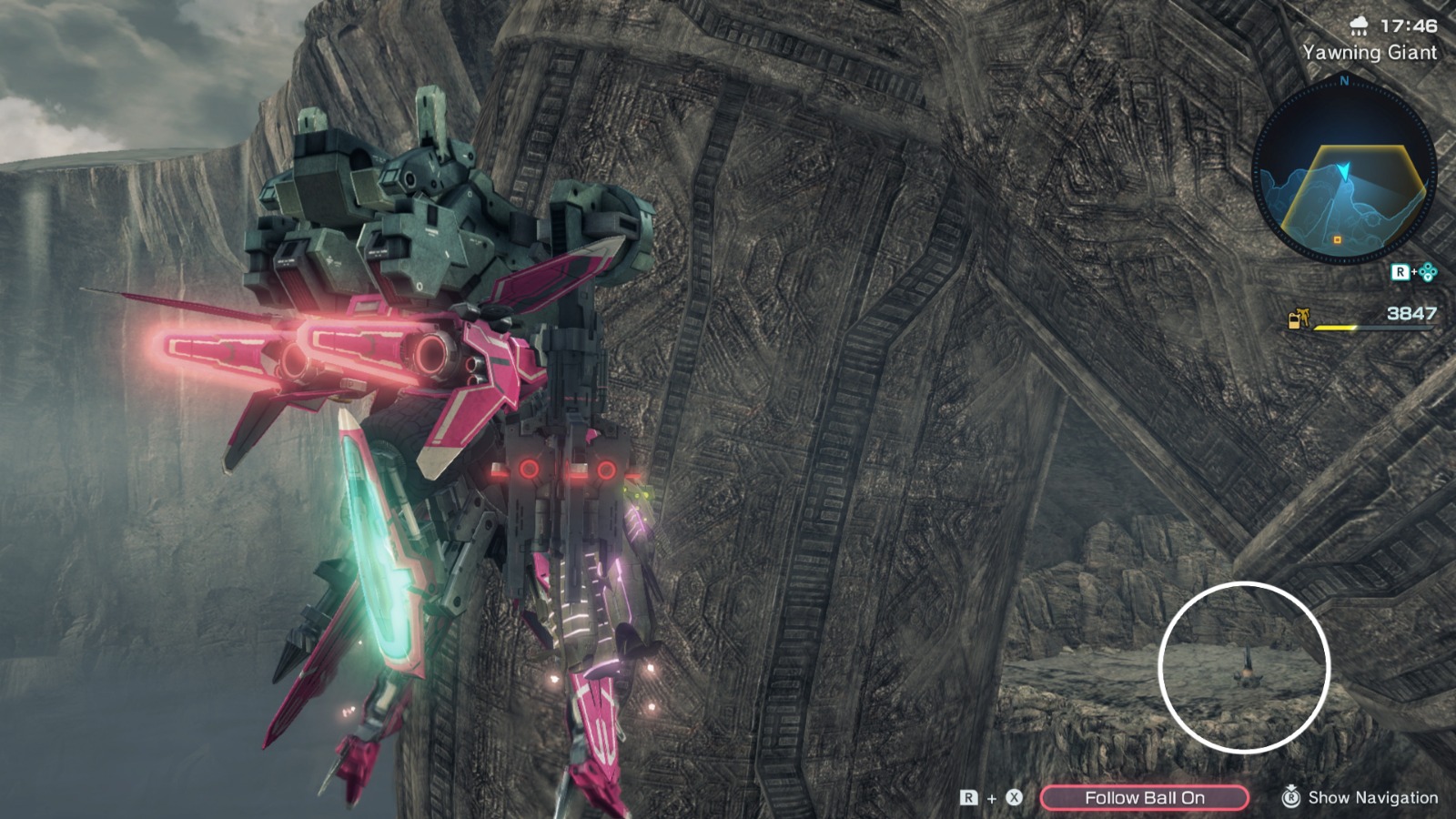1456x819 pixels.
Task: Click the white circled objective on the ledge
Action: coord(1248,671)
